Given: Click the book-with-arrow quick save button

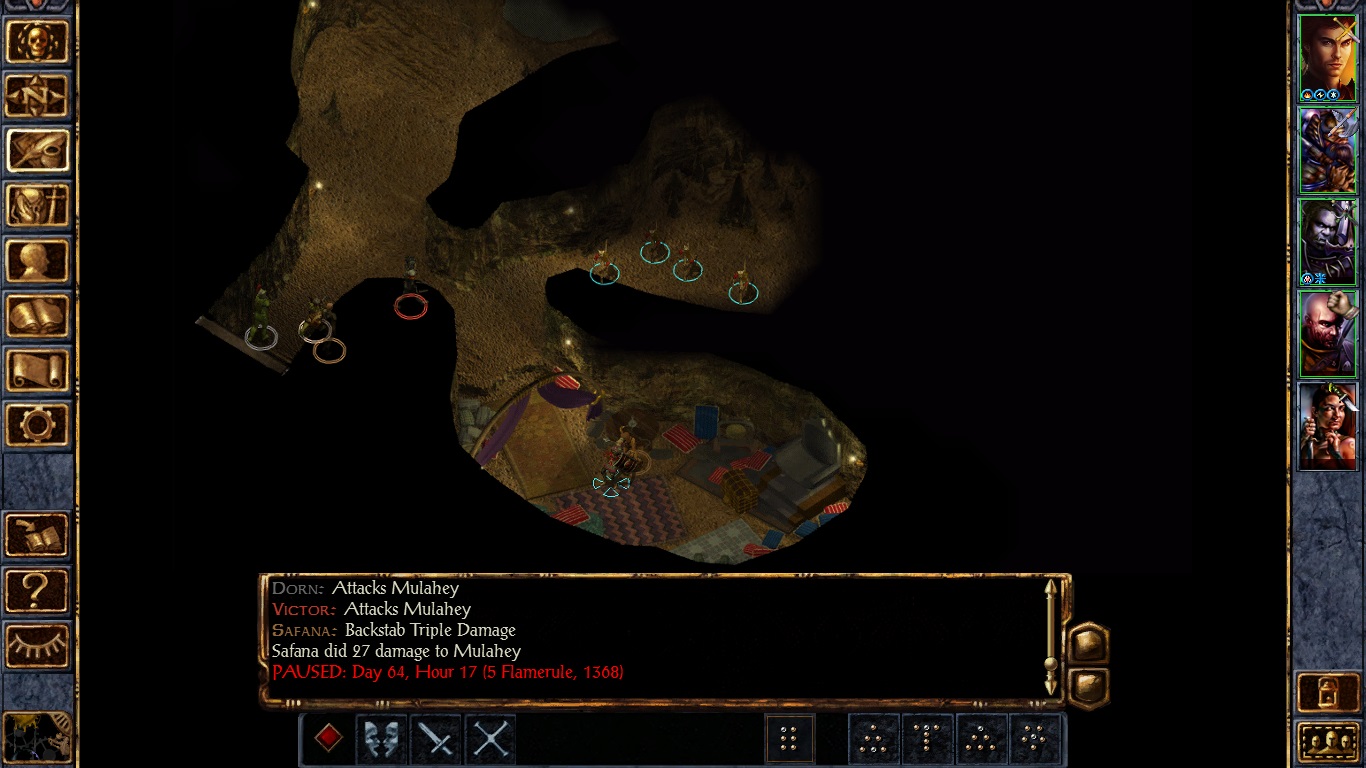Looking at the screenshot, I should point(38,535).
